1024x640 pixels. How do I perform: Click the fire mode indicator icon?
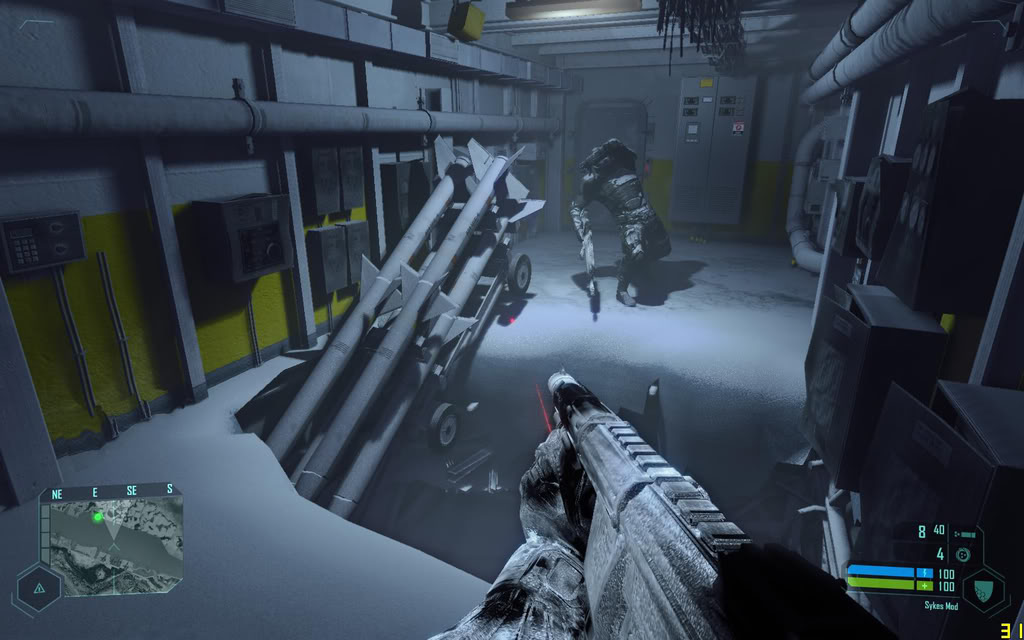click(966, 534)
